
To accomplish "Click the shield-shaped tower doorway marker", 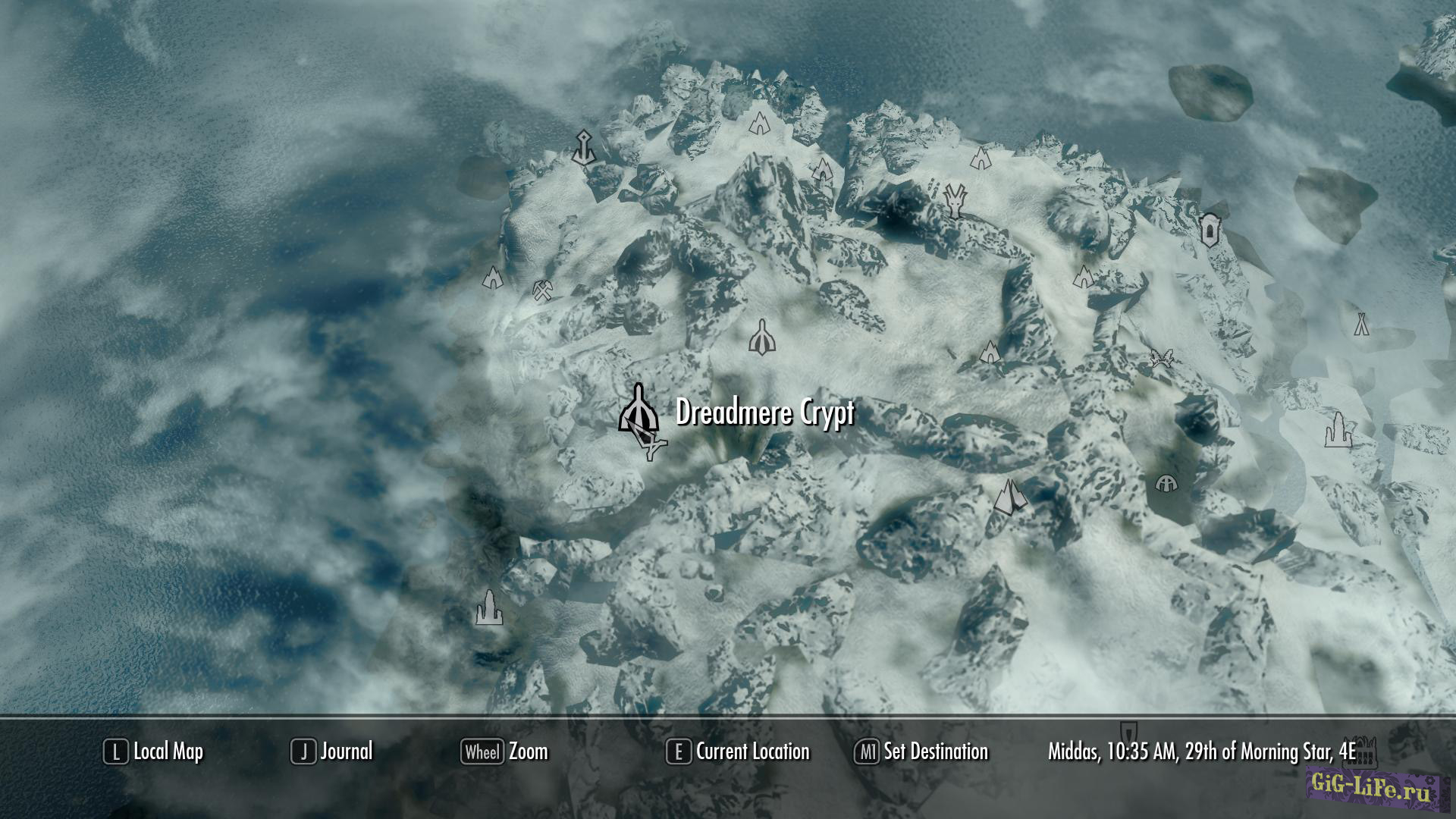I will coord(1209,229).
